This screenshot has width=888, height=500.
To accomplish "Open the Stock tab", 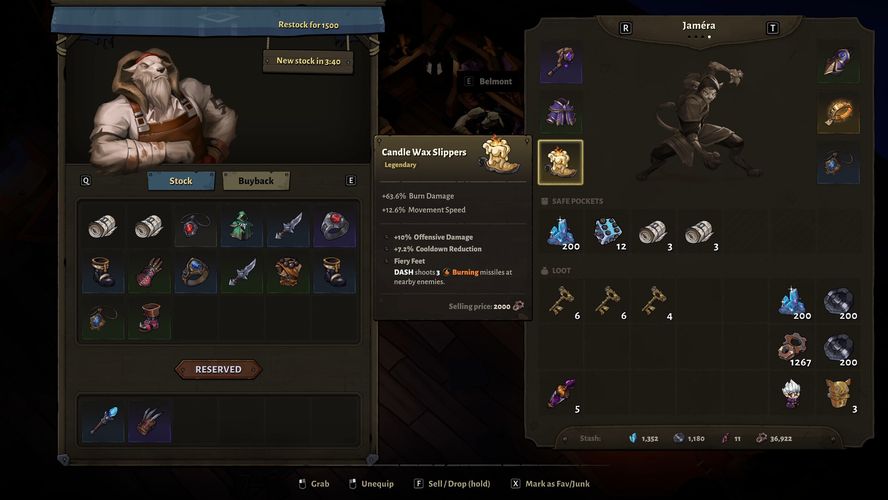I will (x=181, y=181).
